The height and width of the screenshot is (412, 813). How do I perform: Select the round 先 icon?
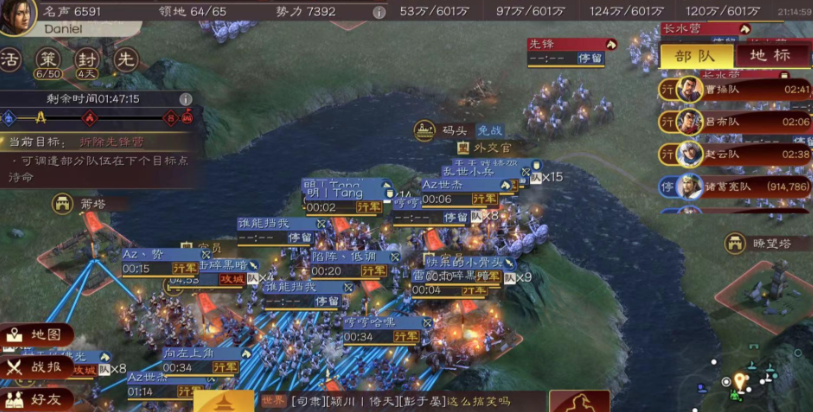[x=126, y=59]
